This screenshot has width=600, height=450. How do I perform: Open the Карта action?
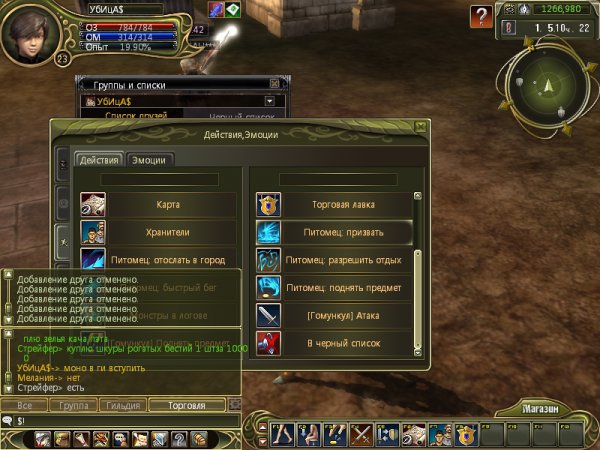click(x=158, y=205)
